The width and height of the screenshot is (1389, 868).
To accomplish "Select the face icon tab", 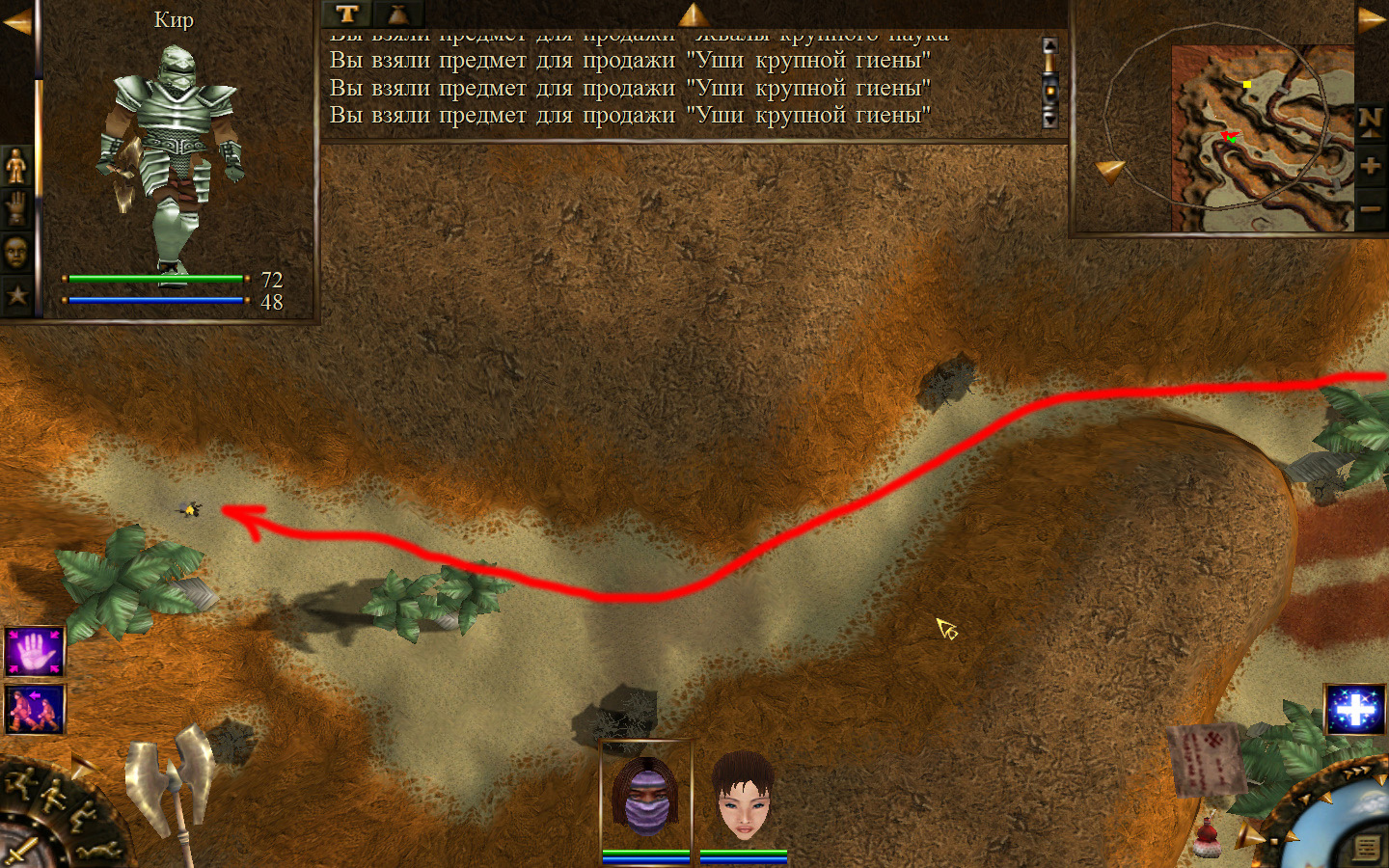I will 16,253.
